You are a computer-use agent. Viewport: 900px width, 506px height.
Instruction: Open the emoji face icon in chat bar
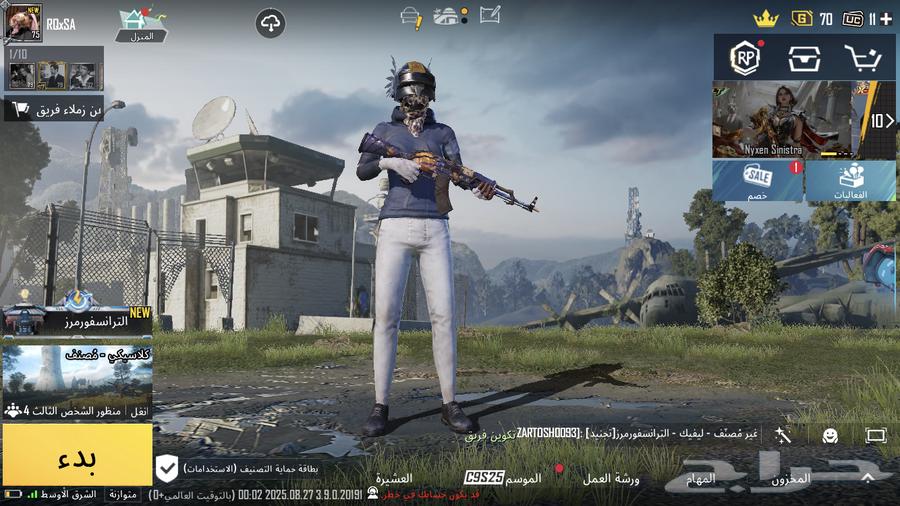[830, 435]
